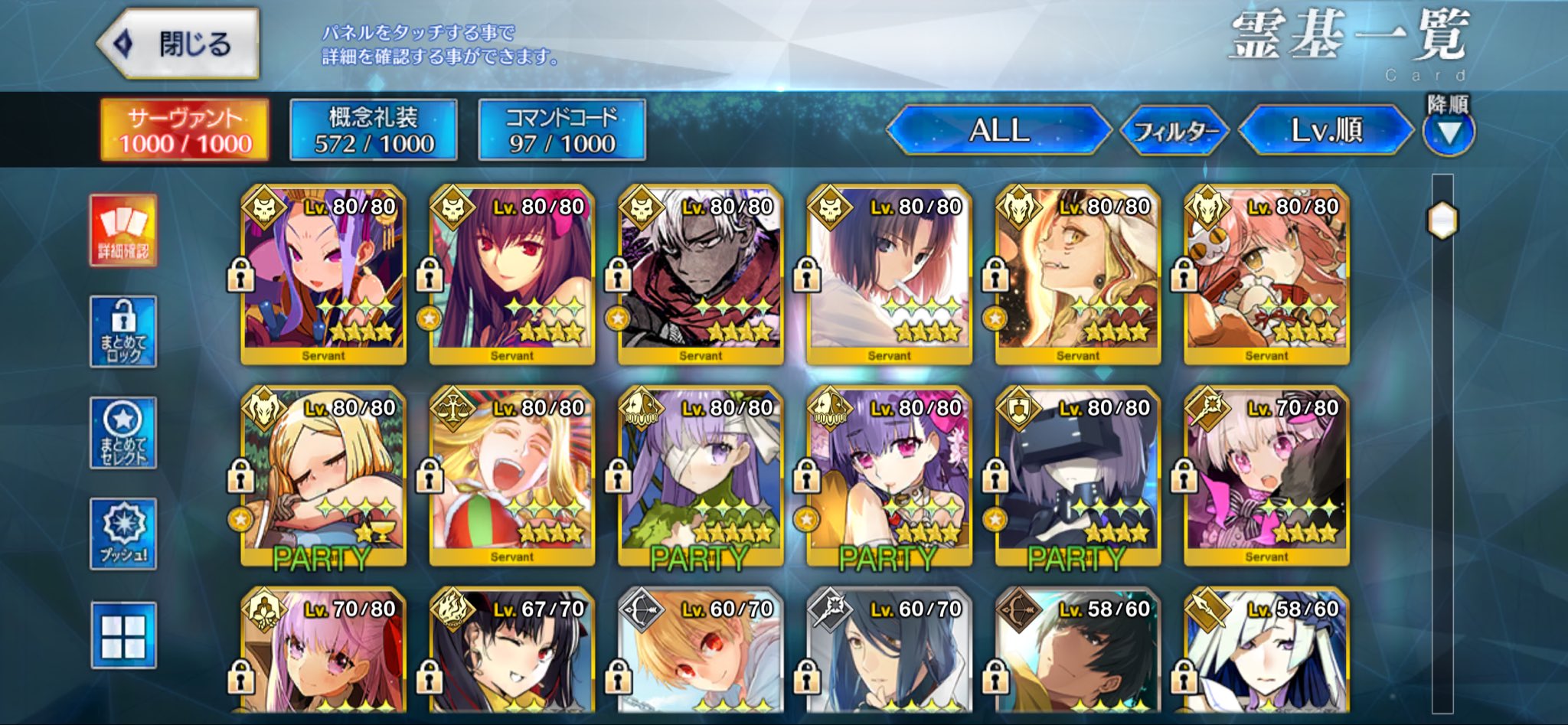Pick the laughing blonde servant card
This screenshot has height=725, width=1568.
click(x=511, y=475)
